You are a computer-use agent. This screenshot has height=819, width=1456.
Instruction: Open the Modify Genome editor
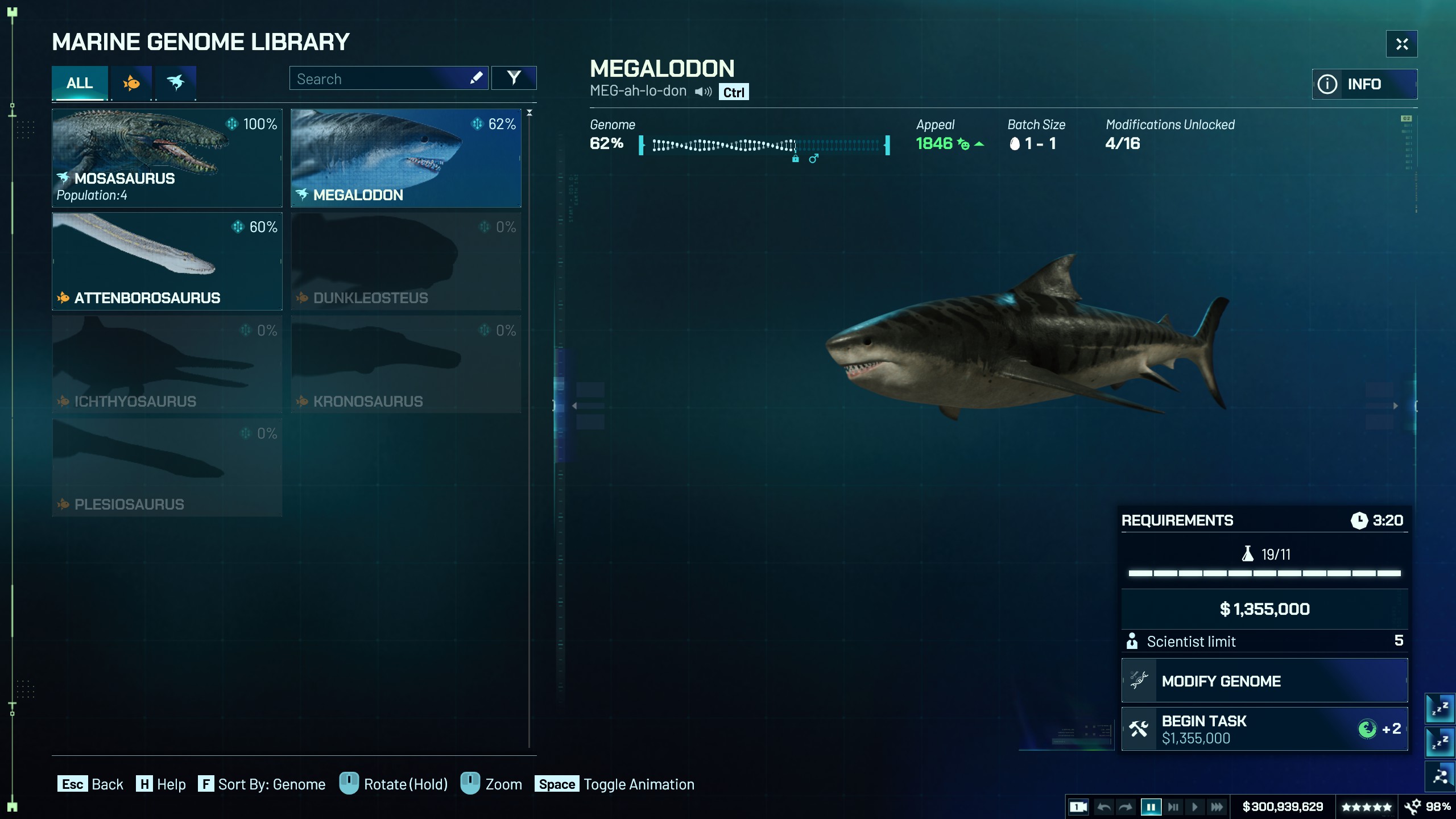pyautogui.click(x=1264, y=681)
